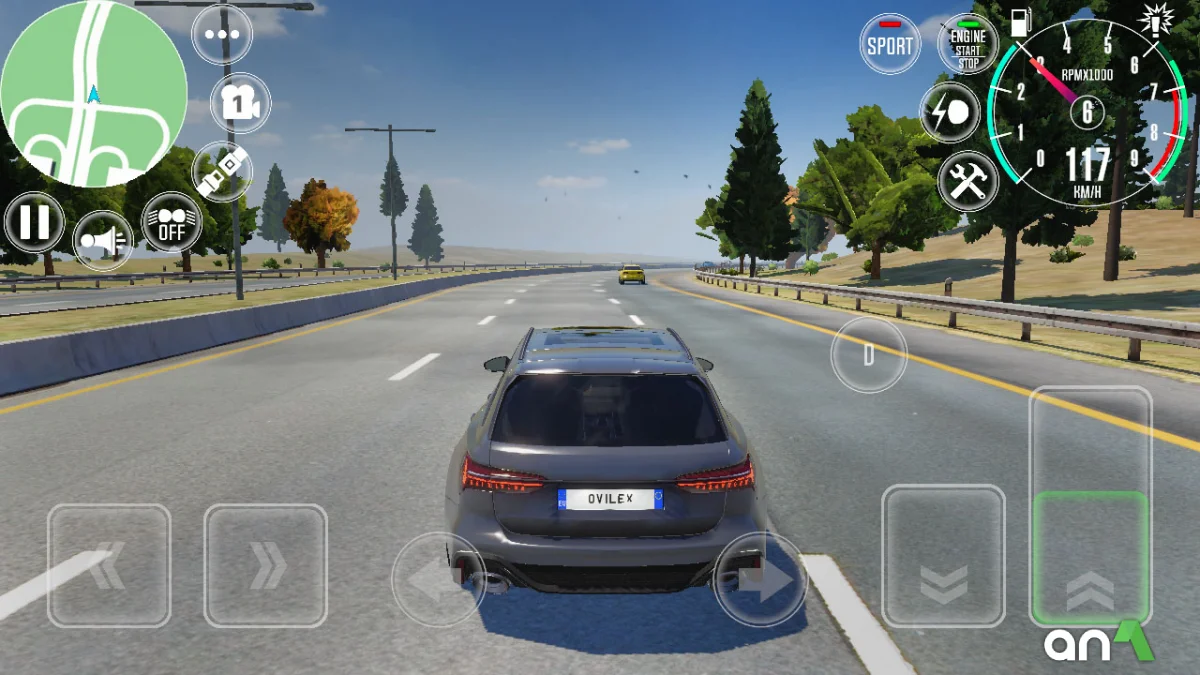Screen dimensions: 1200x675
Task: Steer right with the right arrow
Action: click(760, 580)
